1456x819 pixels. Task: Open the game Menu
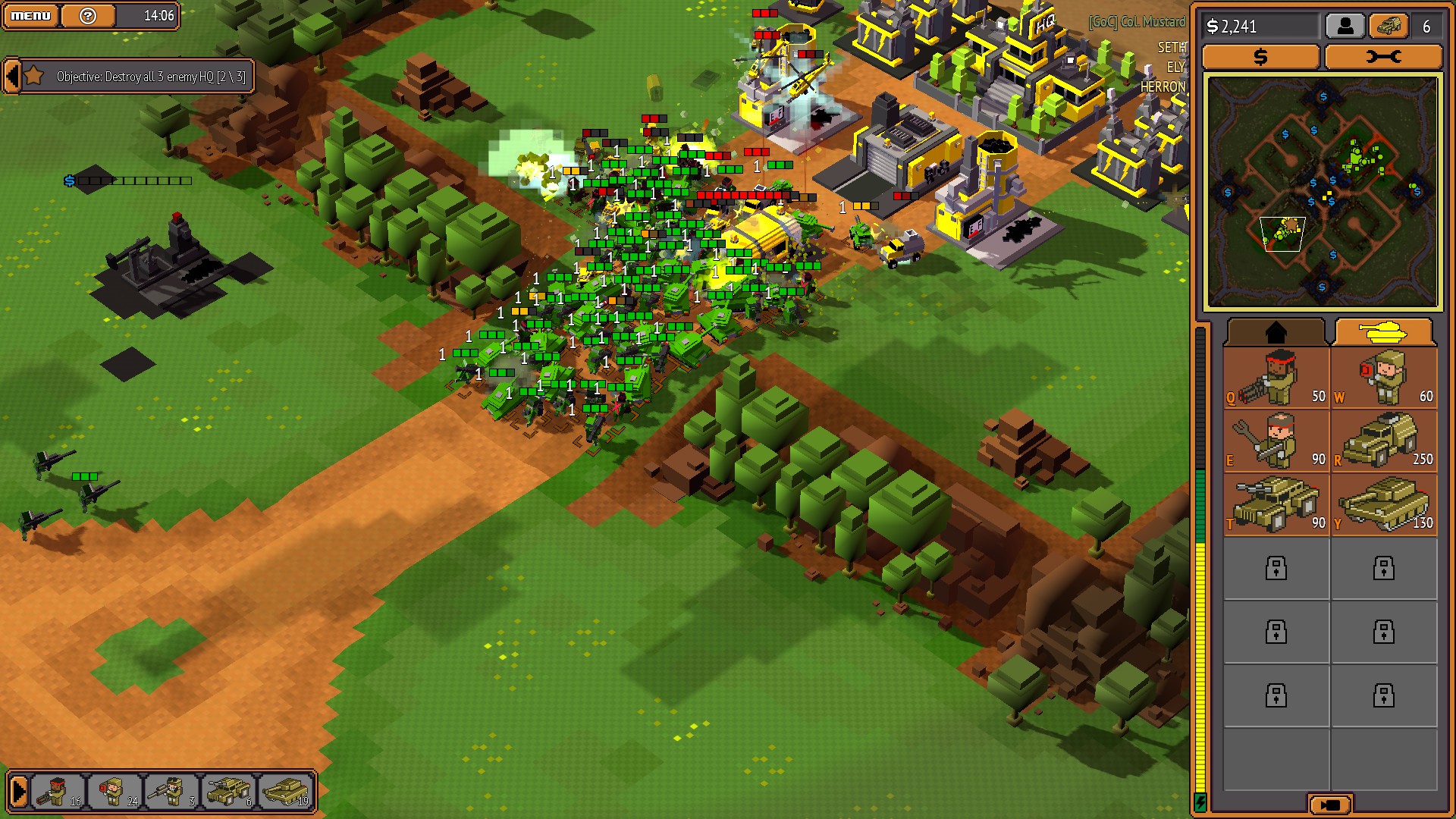tap(30, 14)
